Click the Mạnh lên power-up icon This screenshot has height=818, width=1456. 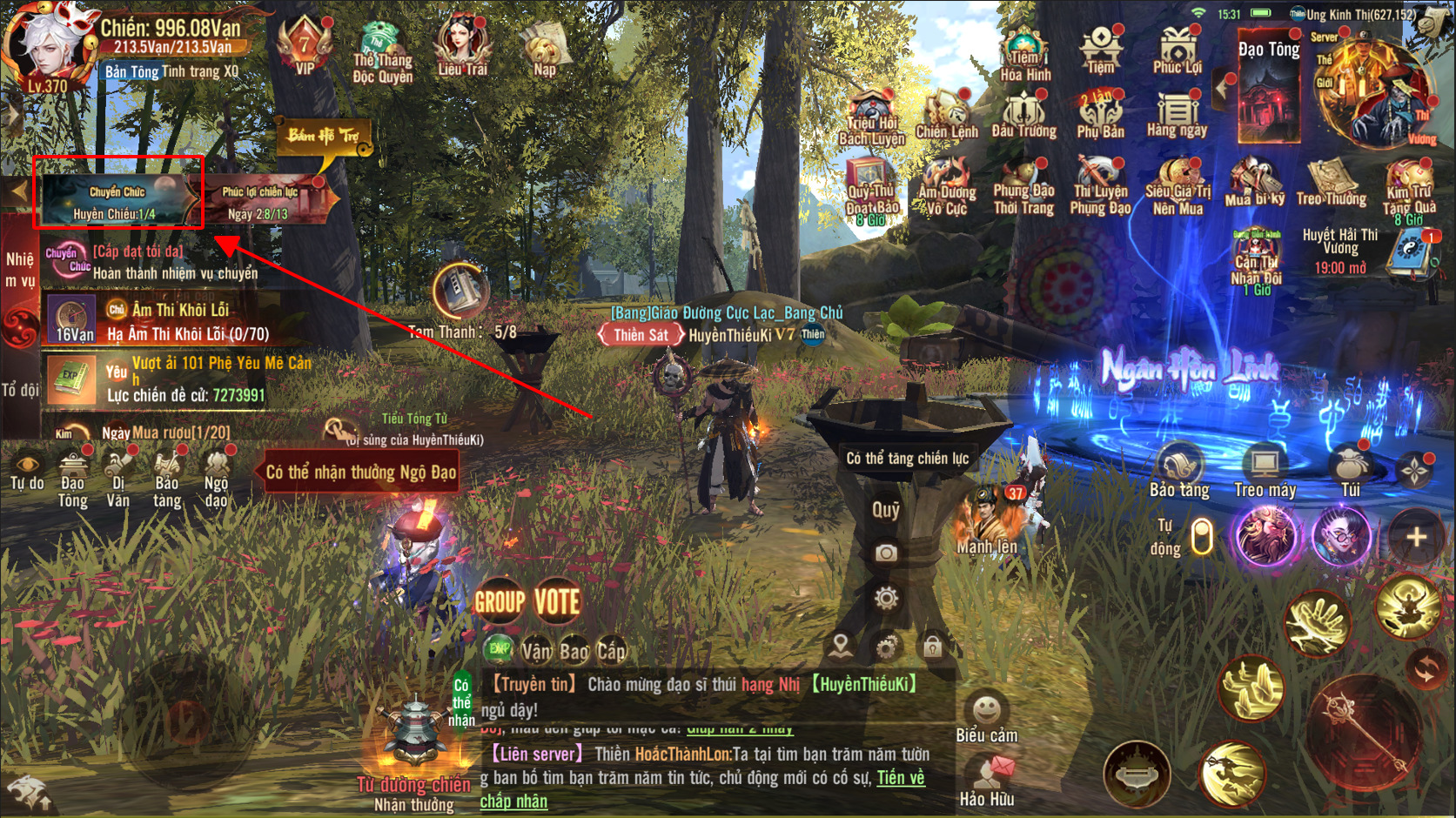click(988, 520)
